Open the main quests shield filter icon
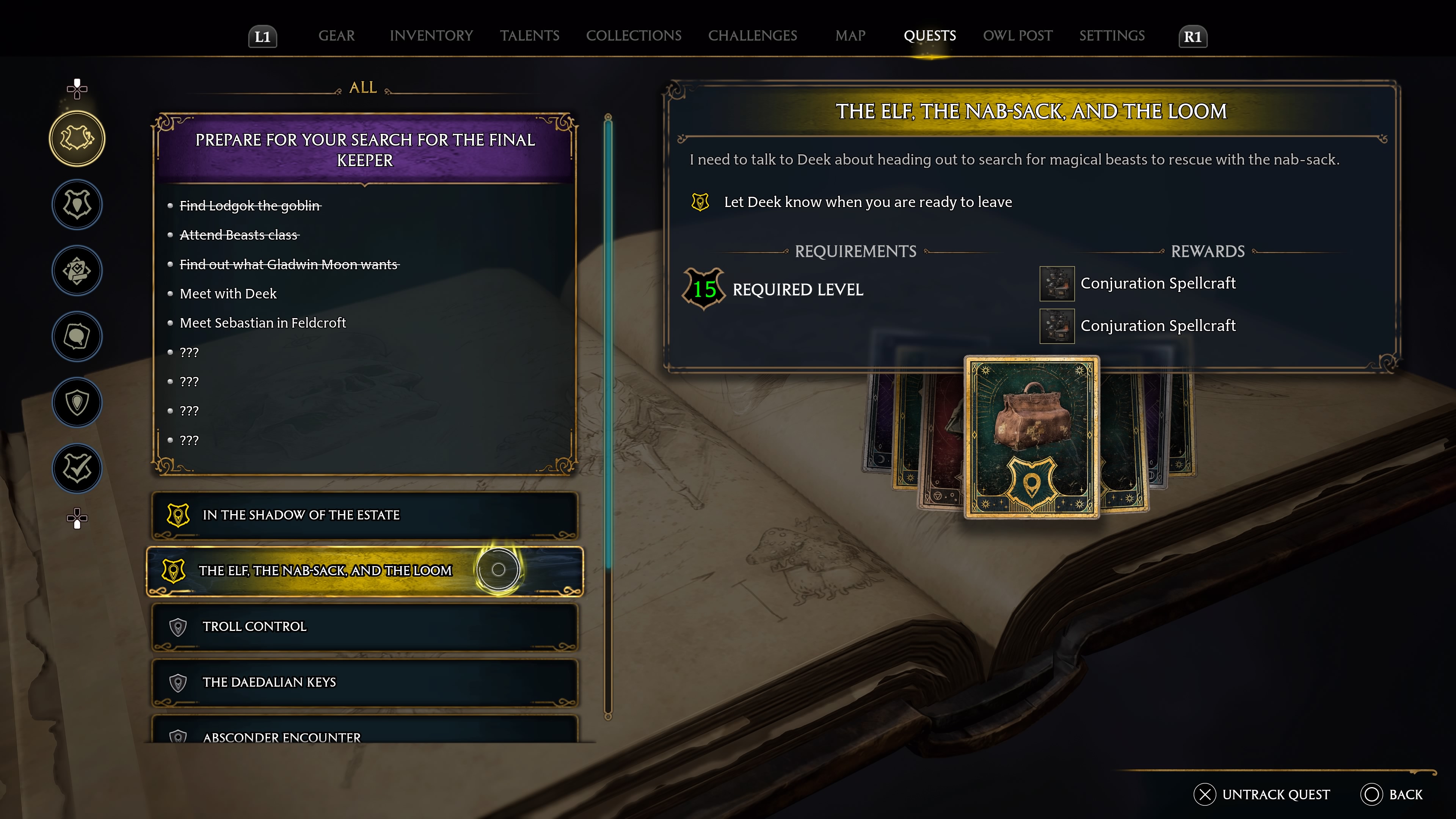The width and height of the screenshot is (1456, 819). 77,205
